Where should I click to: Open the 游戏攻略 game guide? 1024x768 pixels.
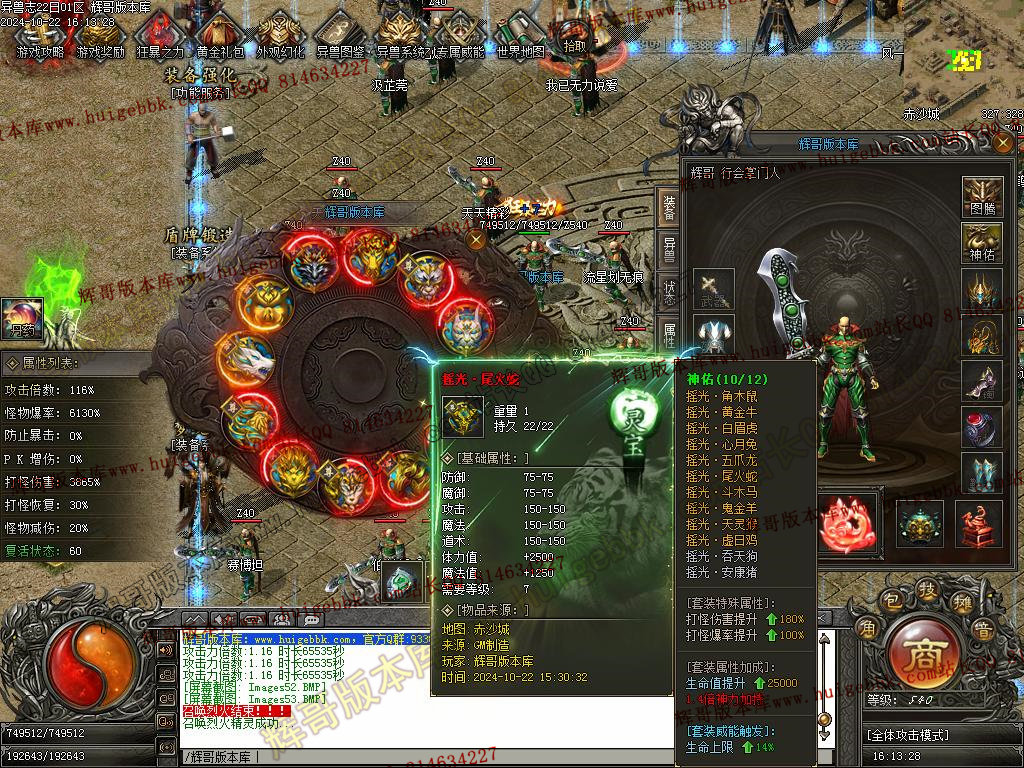click(x=40, y=36)
